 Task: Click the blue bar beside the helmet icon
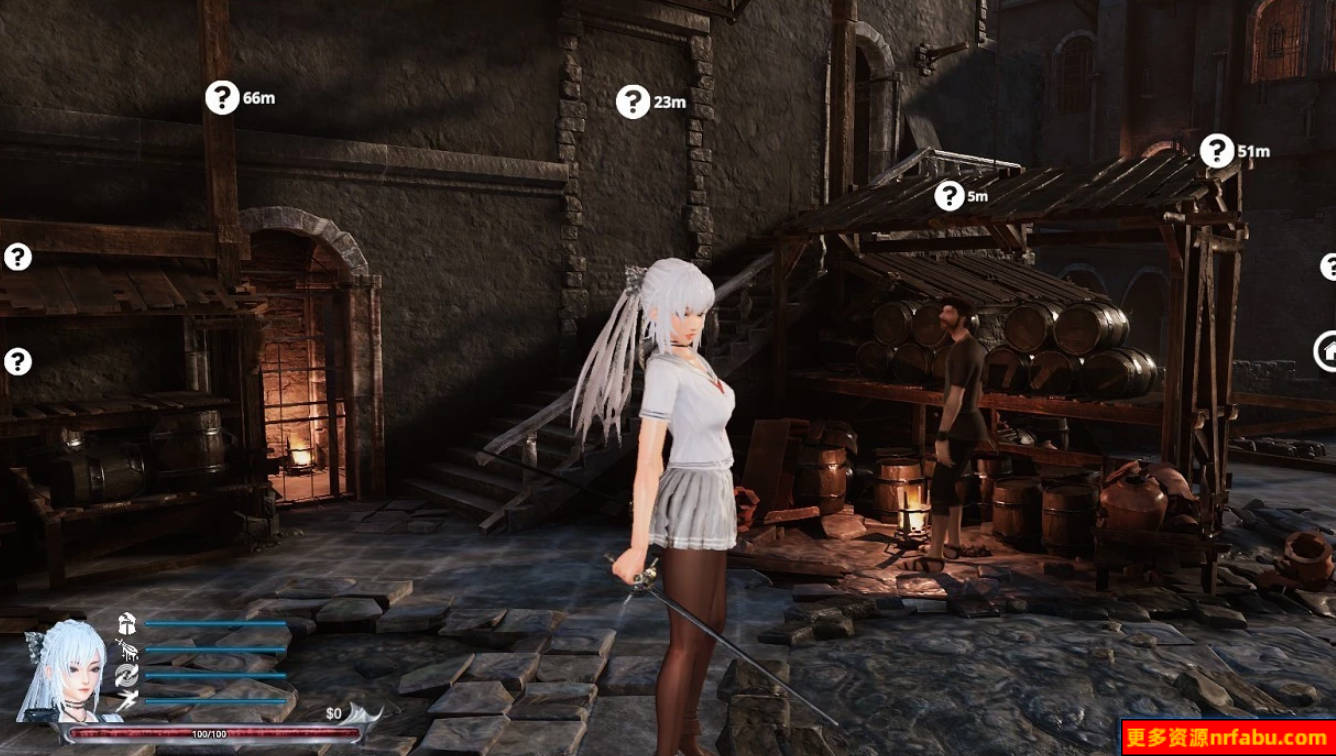(x=215, y=623)
